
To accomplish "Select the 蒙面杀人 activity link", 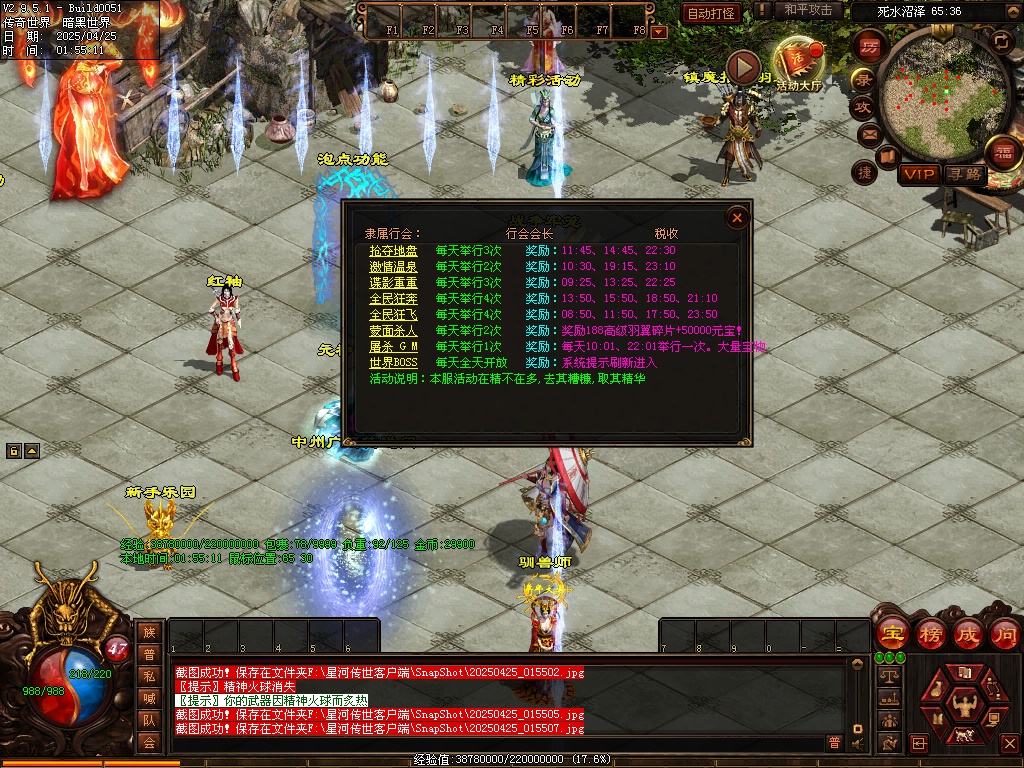I will click(393, 331).
